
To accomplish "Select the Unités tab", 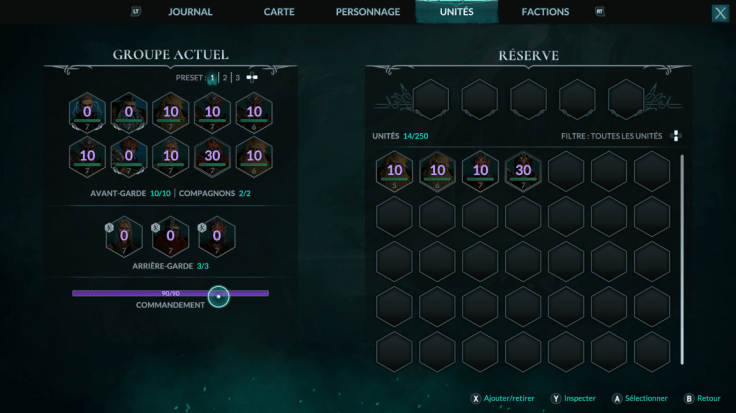I will (456, 12).
